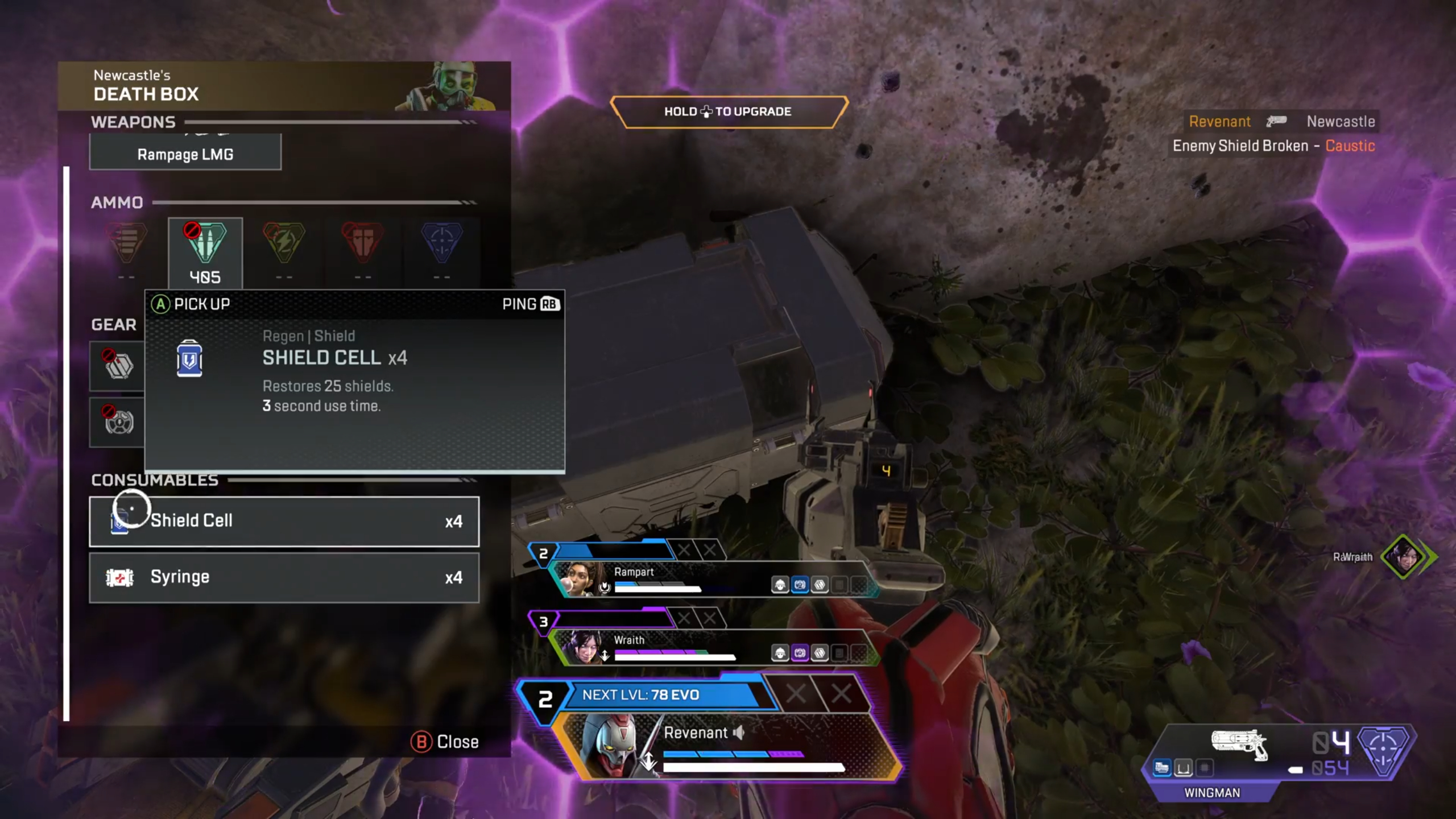Take the Syringe x4 from the death box
The image size is (1456, 819).
pos(284,577)
